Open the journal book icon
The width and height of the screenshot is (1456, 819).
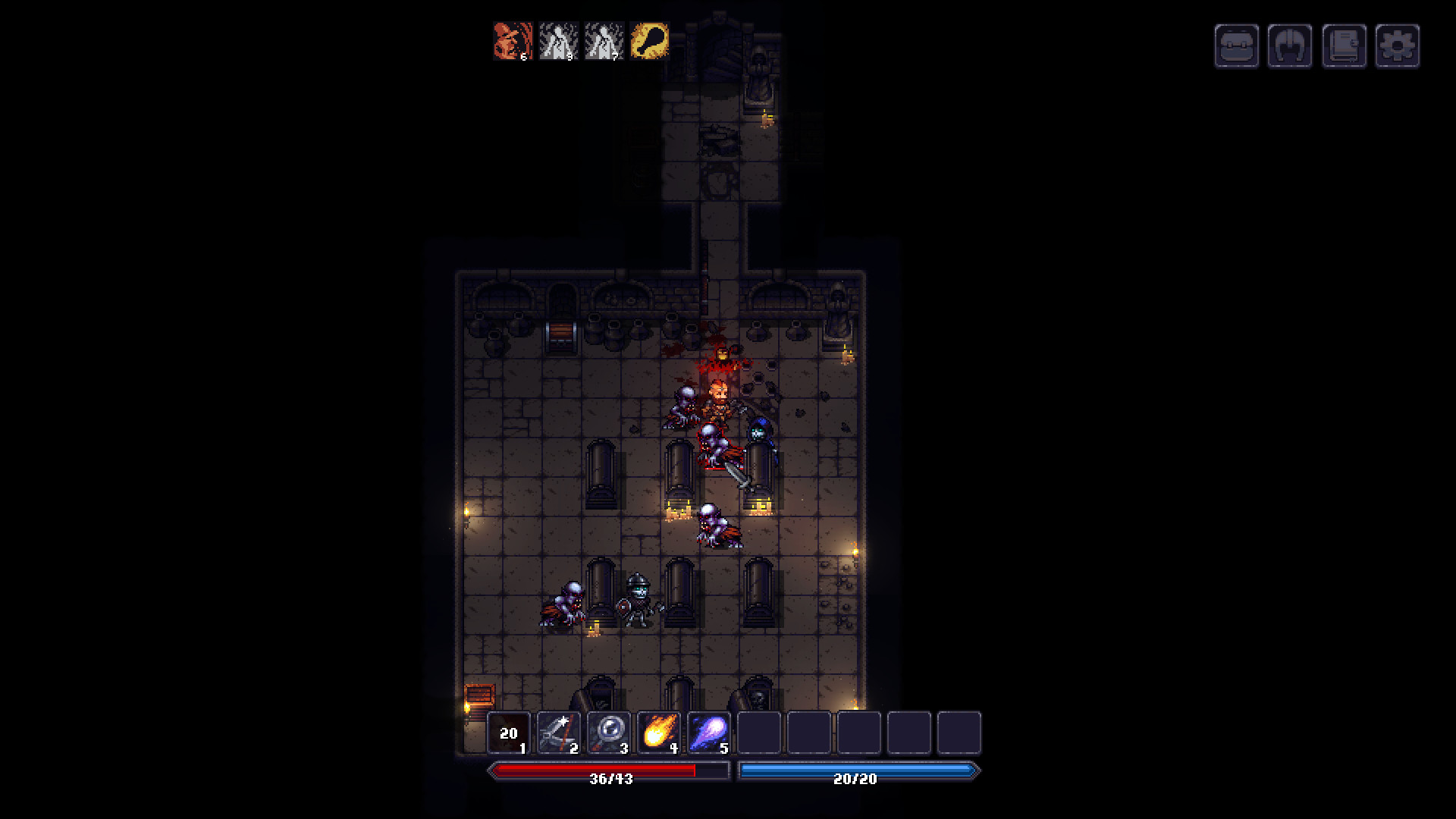point(1345,45)
